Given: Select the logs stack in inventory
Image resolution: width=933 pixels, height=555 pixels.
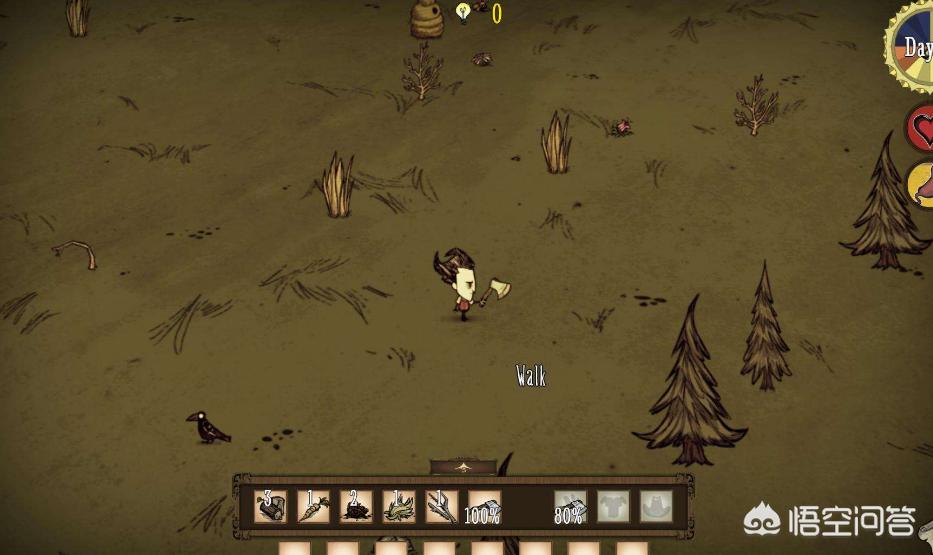Looking at the screenshot, I should coord(270,506).
